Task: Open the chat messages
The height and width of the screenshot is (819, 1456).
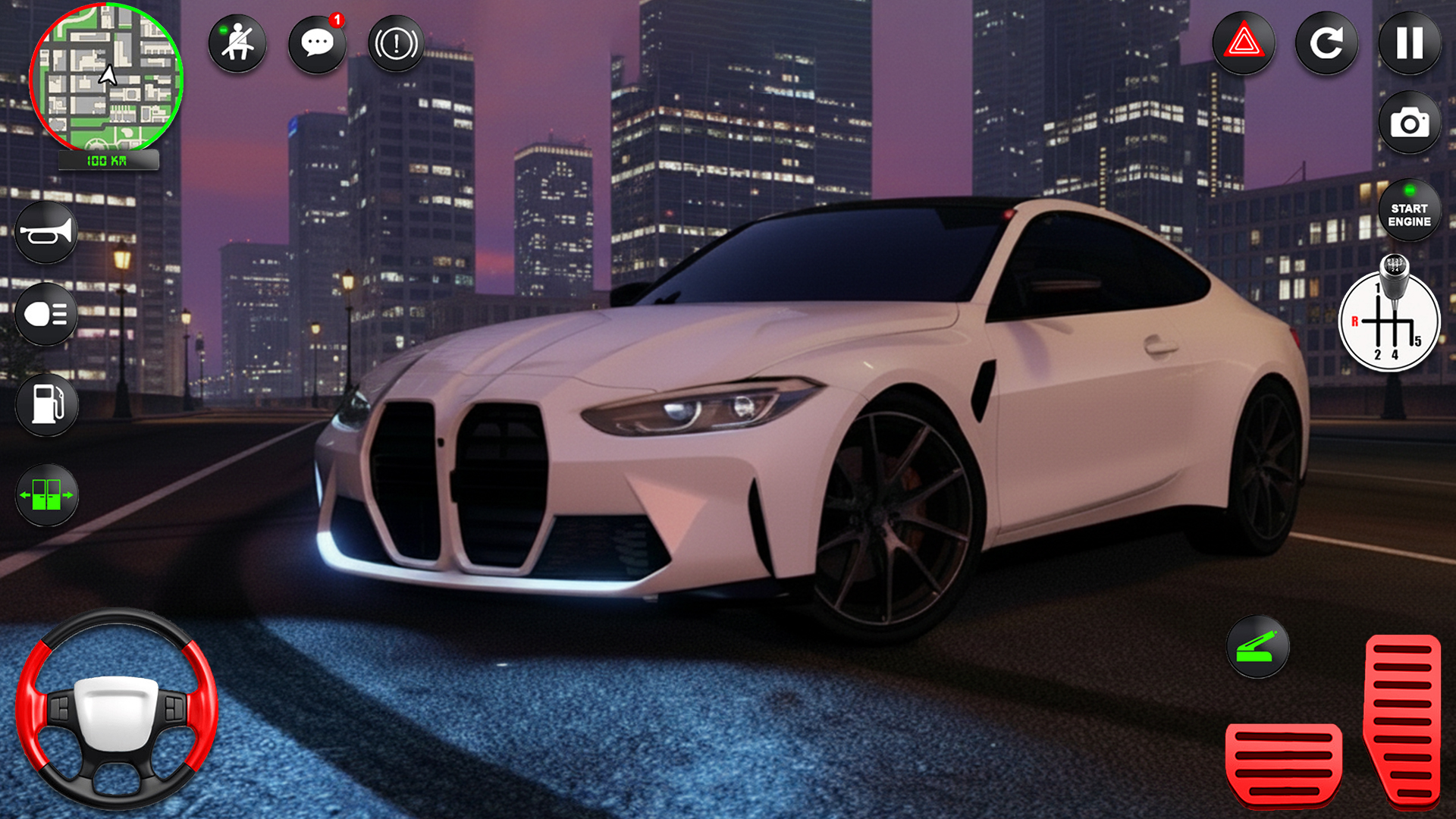Action: click(316, 43)
